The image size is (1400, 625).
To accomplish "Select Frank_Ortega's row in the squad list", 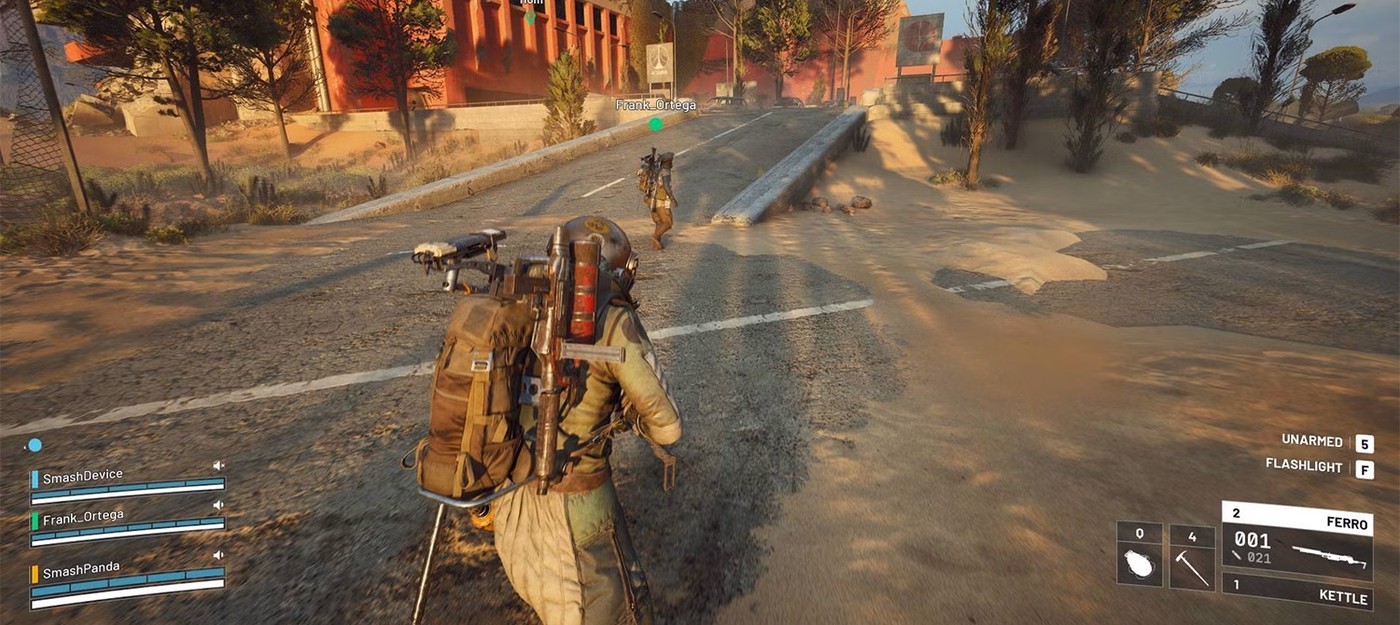I will [84, 517].
